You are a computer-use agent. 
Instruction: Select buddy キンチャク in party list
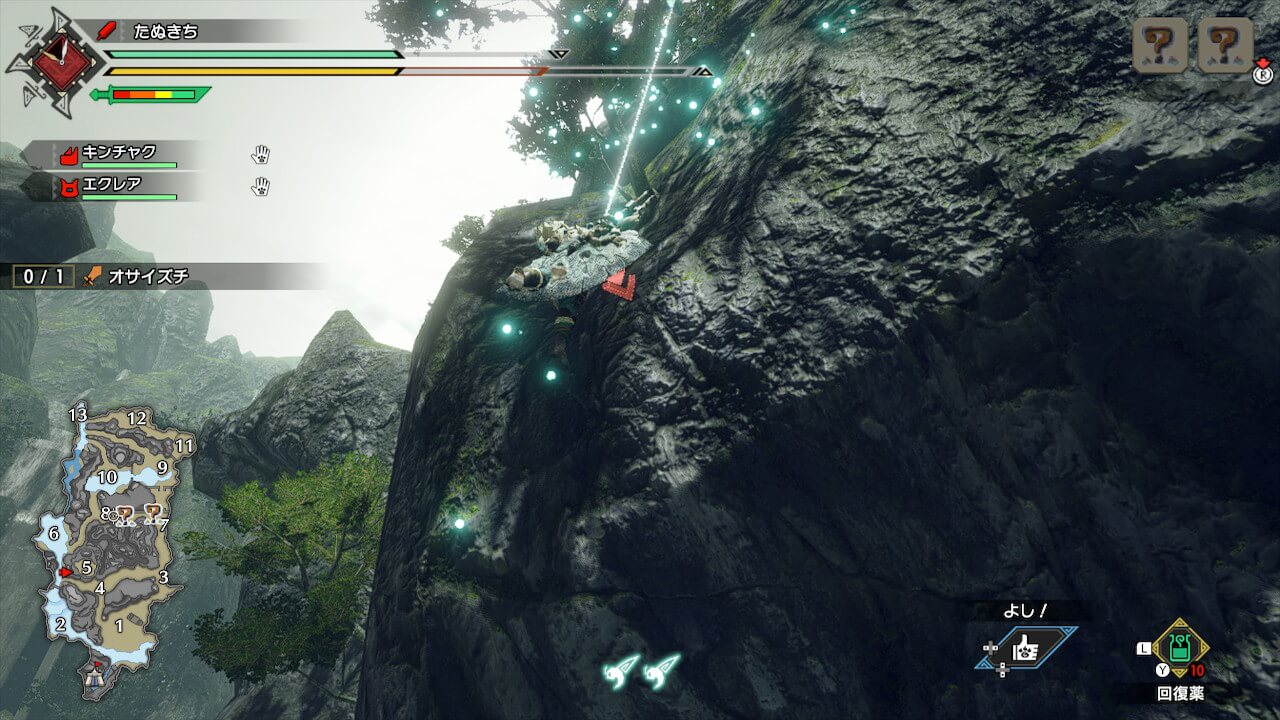[x=118, y=154]
